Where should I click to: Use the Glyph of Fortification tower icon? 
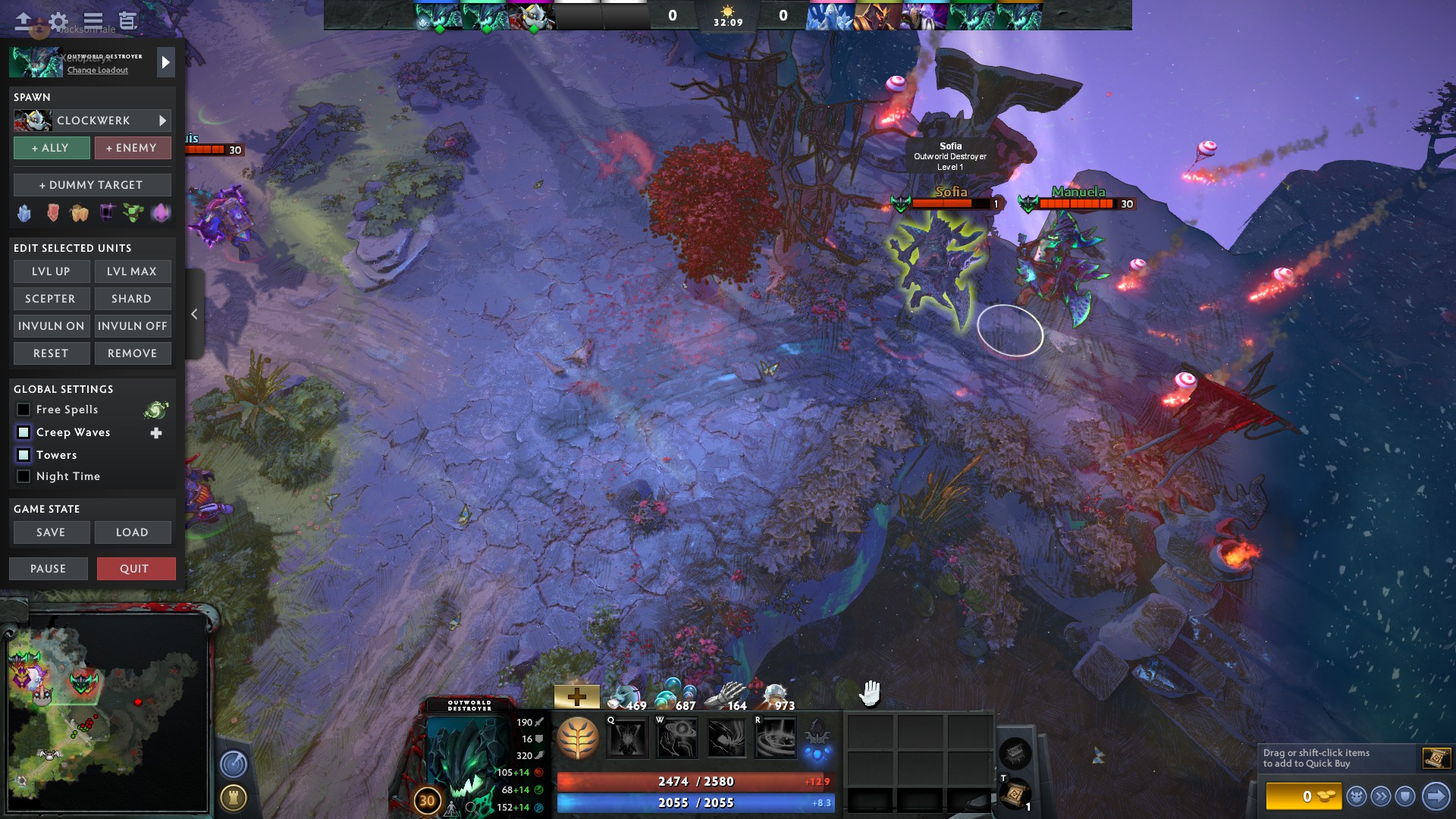pos(233,797)
